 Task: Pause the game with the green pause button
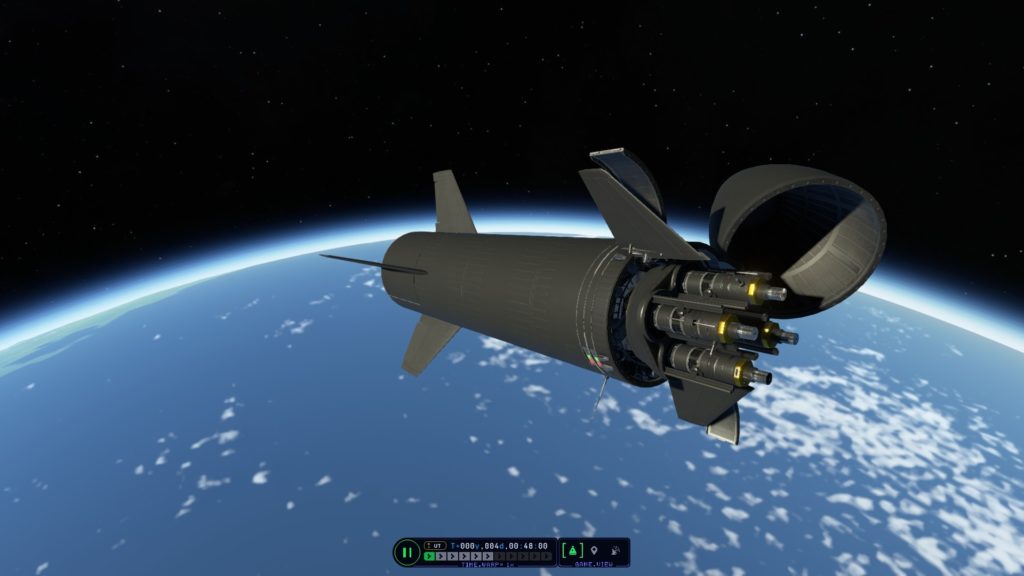407,552
